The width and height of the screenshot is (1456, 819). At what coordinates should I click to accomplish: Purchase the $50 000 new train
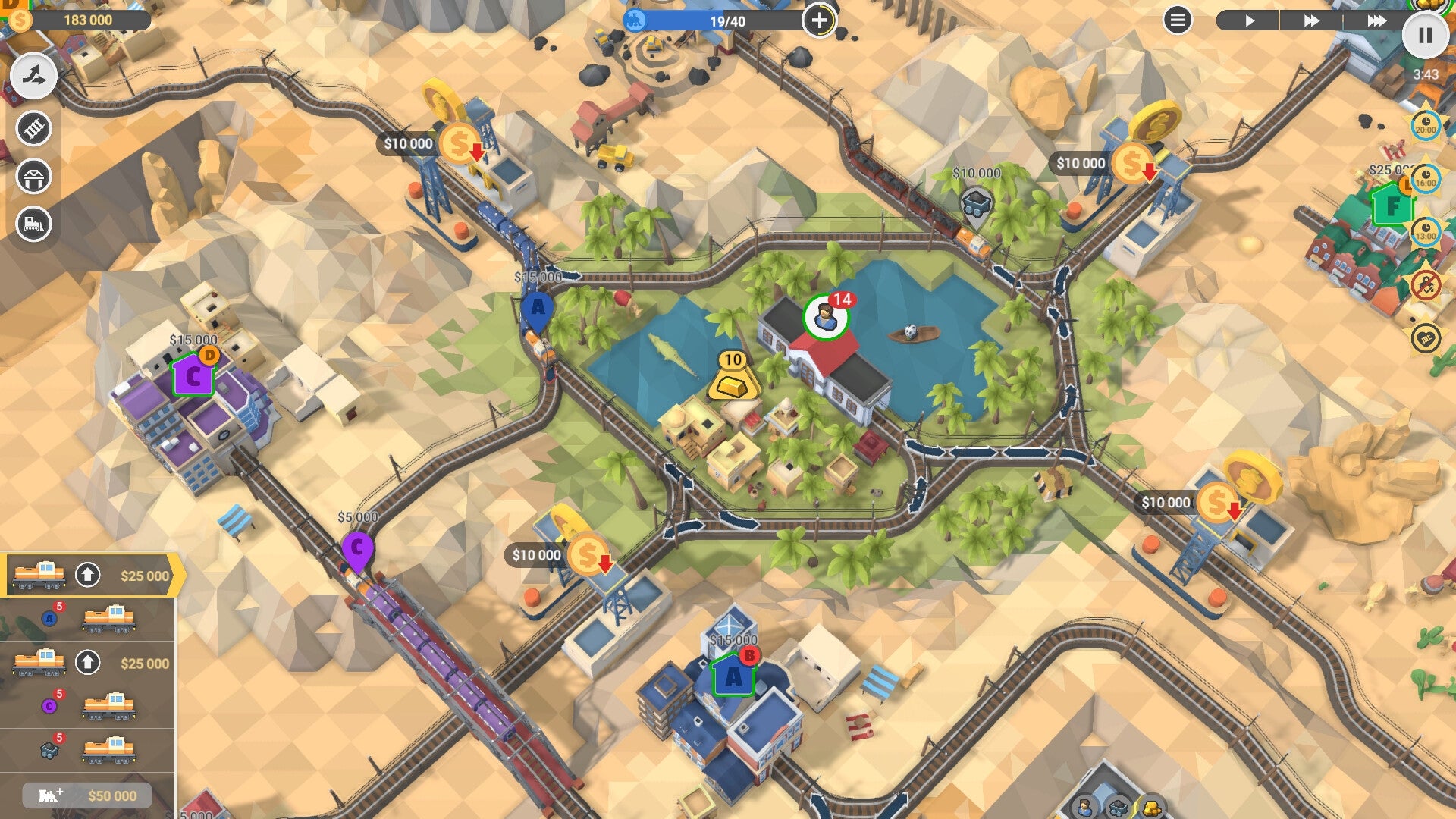pos(86,795)
